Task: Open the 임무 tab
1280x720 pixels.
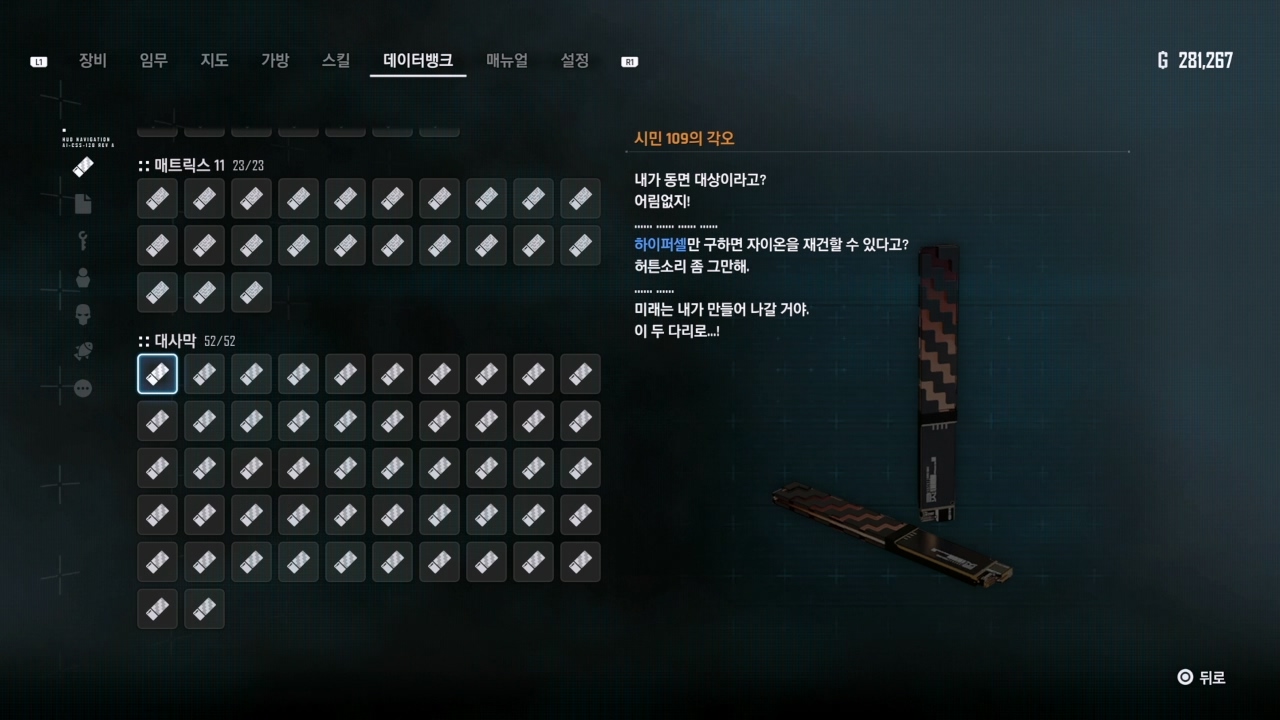Action: point(154,60)
